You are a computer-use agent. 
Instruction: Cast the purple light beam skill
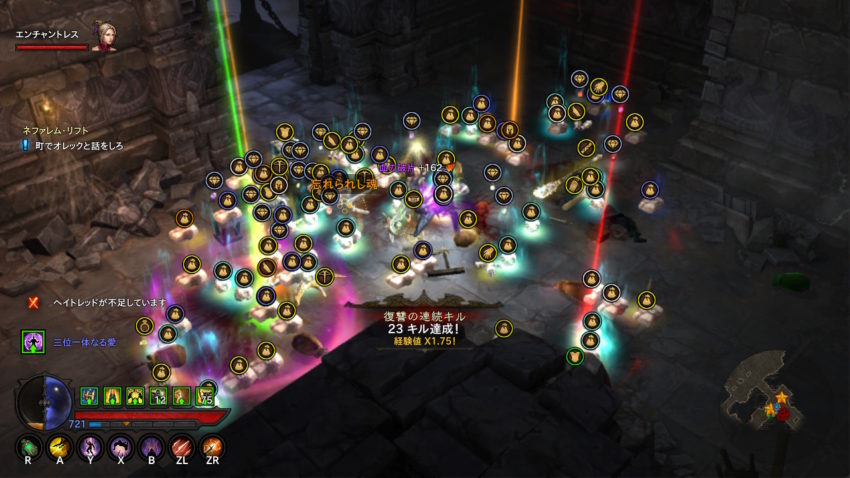[151, 446]
